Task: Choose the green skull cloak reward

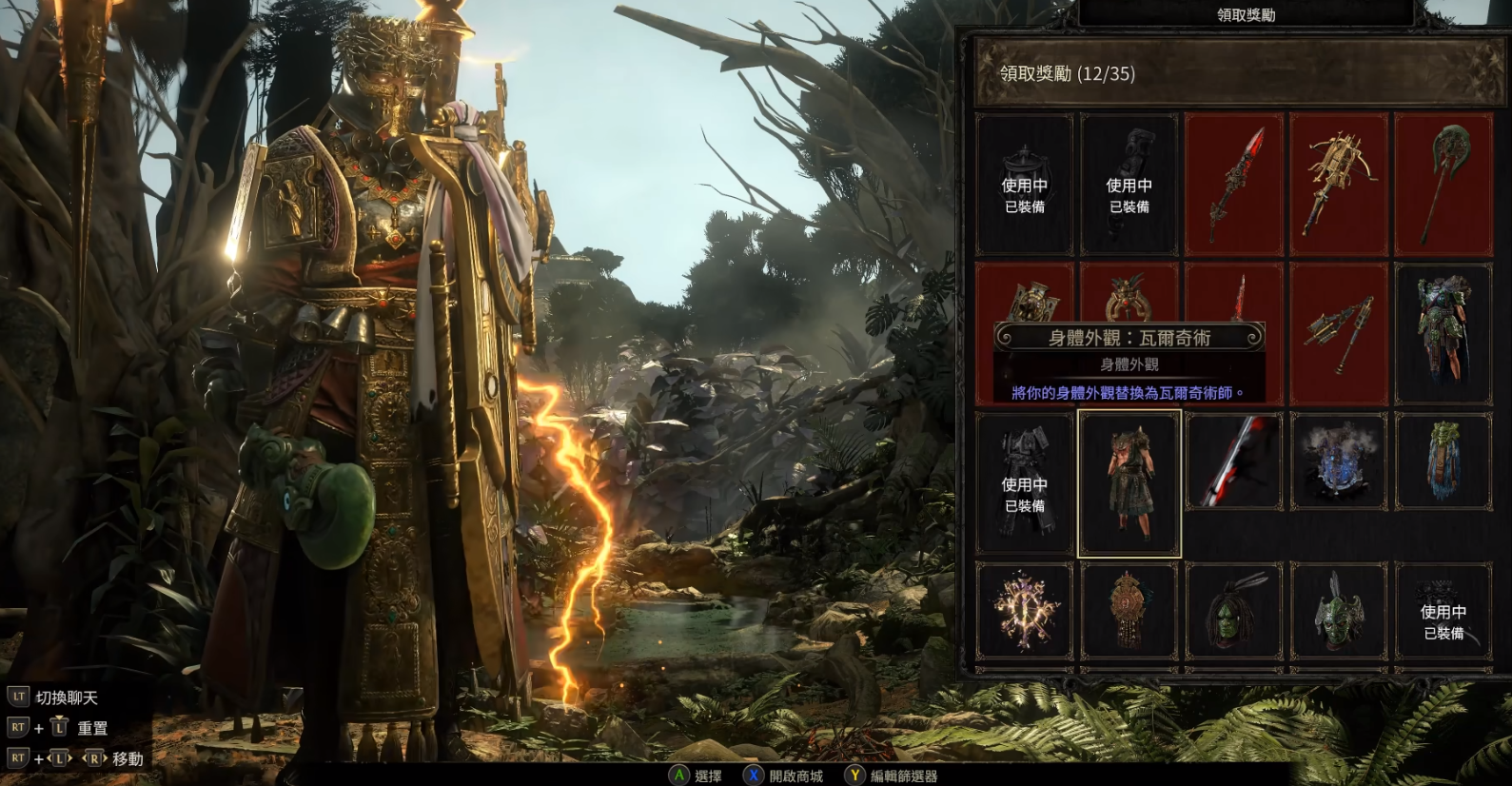Action: pos(1443,462)
